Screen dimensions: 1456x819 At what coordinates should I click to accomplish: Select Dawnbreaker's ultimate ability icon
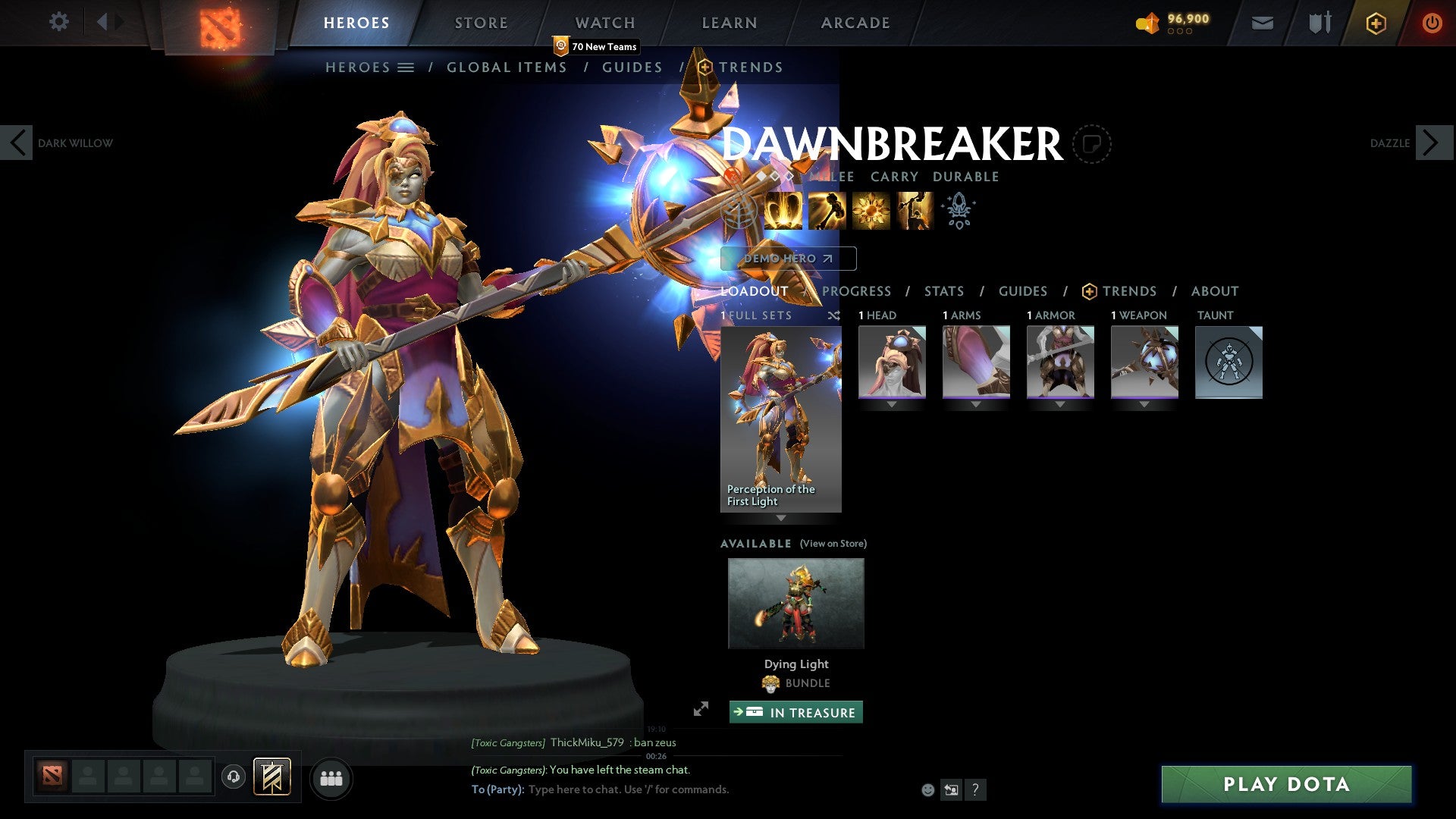click(915, 210)
